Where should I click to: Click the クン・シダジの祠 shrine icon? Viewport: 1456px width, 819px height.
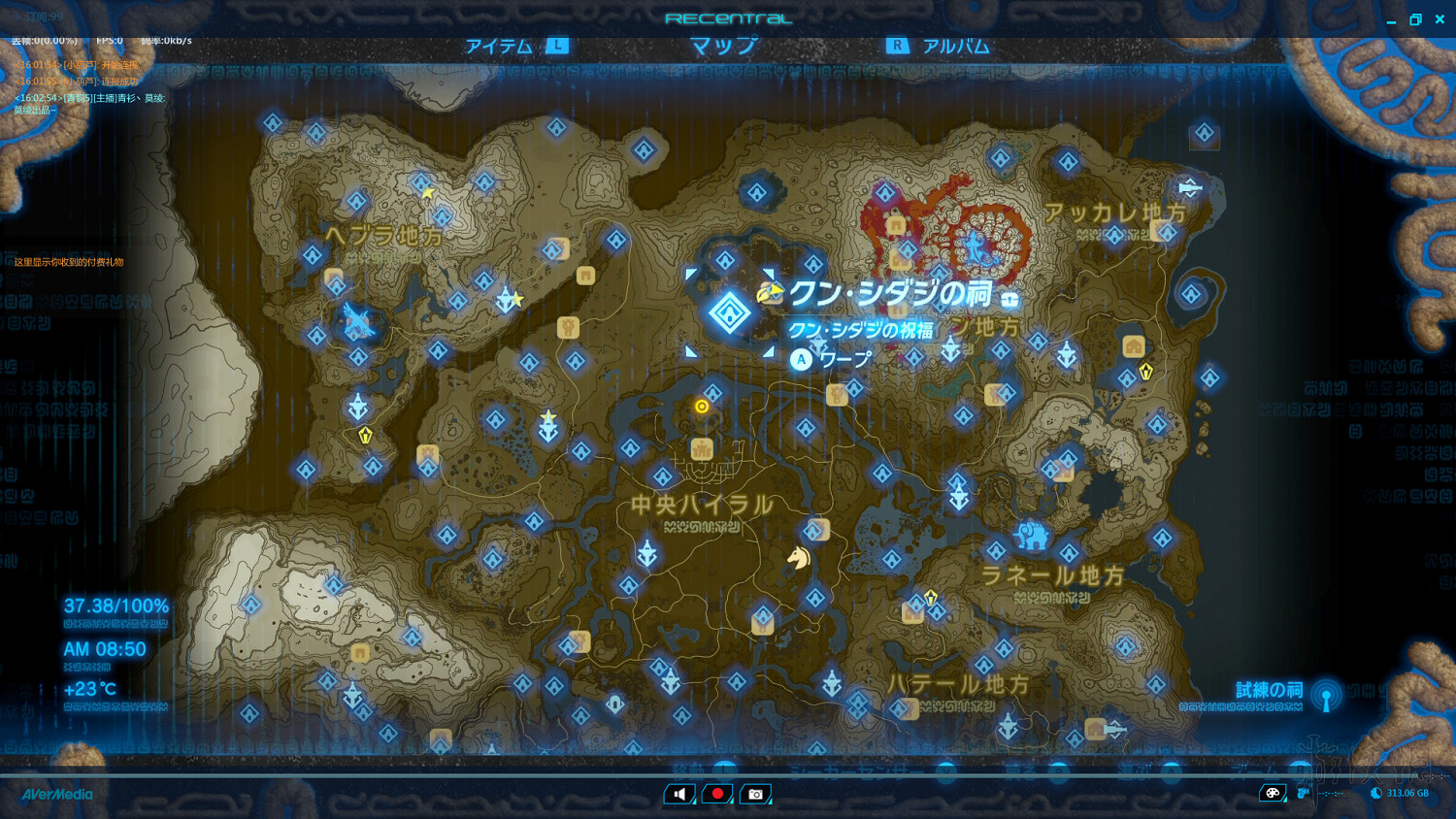728,312
